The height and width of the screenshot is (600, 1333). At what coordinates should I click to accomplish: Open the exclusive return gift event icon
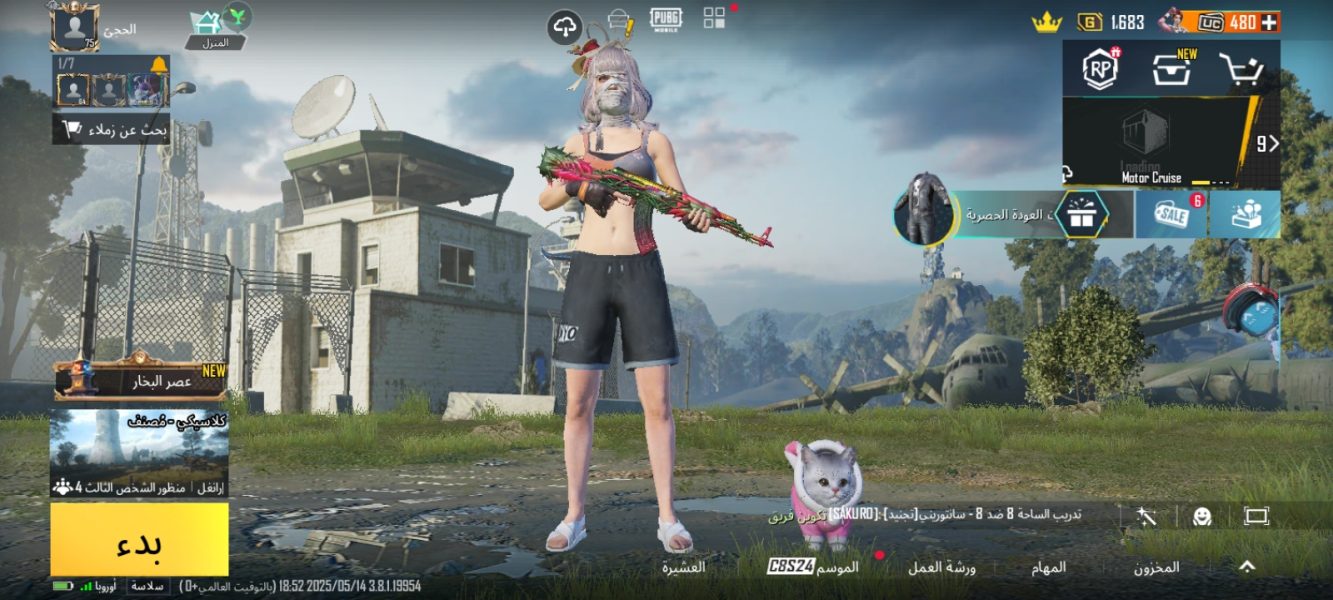tap(1080, 214)
